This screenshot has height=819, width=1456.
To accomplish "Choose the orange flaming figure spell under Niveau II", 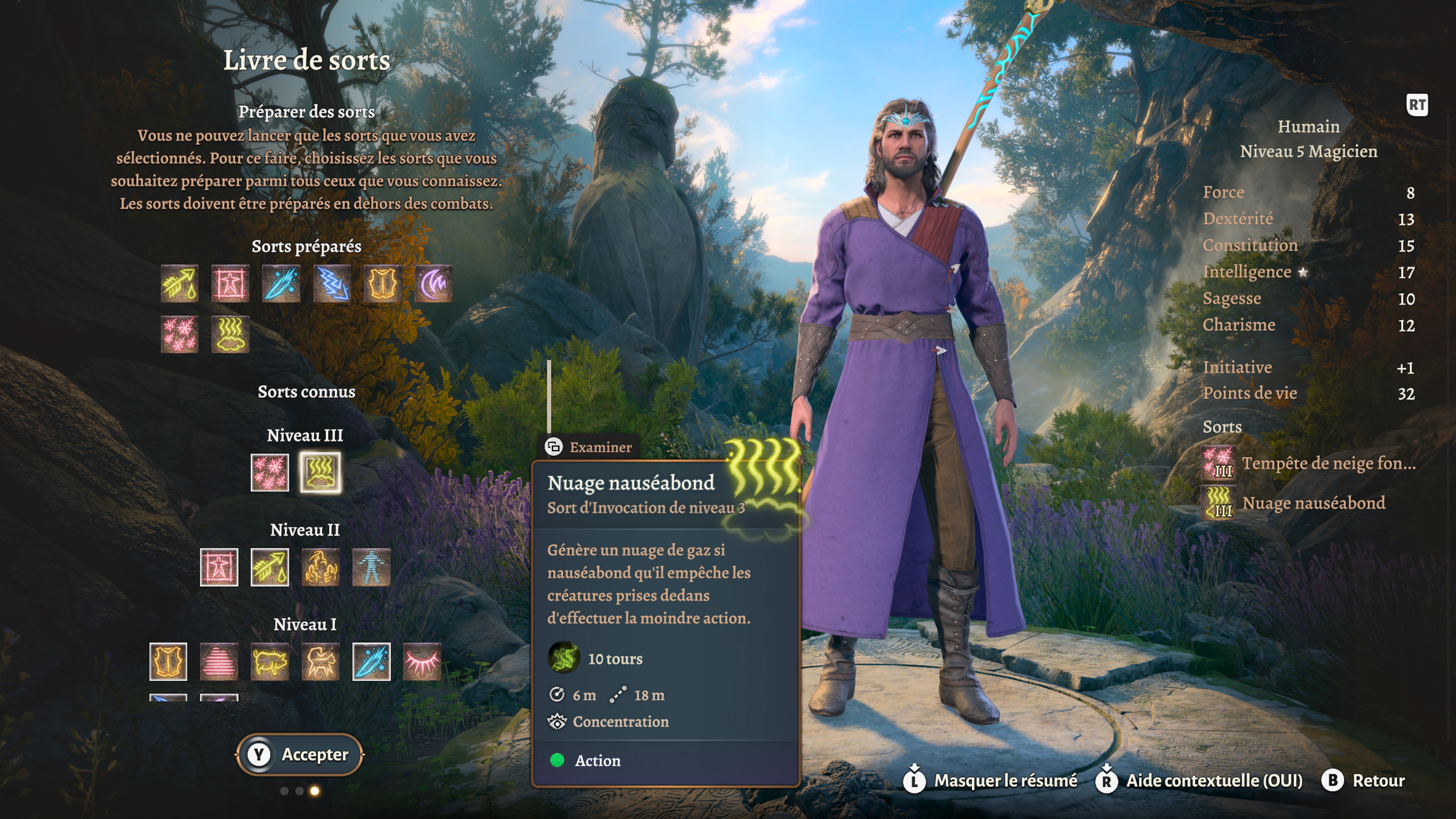I will pyautogui.click(x=320, y=567).
